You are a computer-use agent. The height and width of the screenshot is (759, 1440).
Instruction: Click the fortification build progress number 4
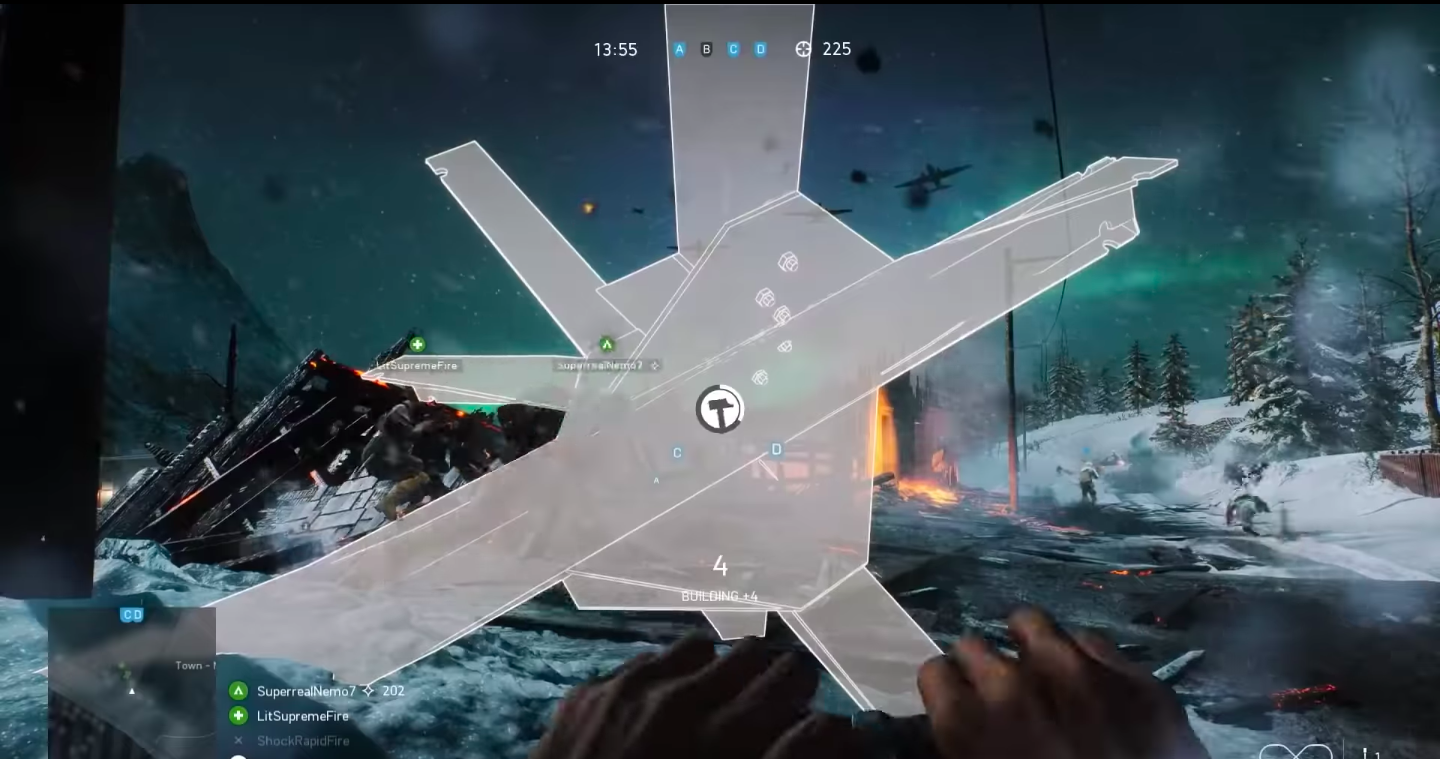[x=721, y=566]
